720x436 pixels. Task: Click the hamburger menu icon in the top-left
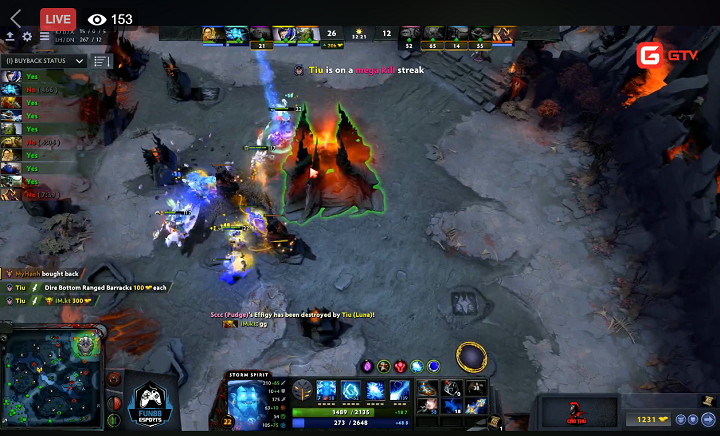click(45, 37)
